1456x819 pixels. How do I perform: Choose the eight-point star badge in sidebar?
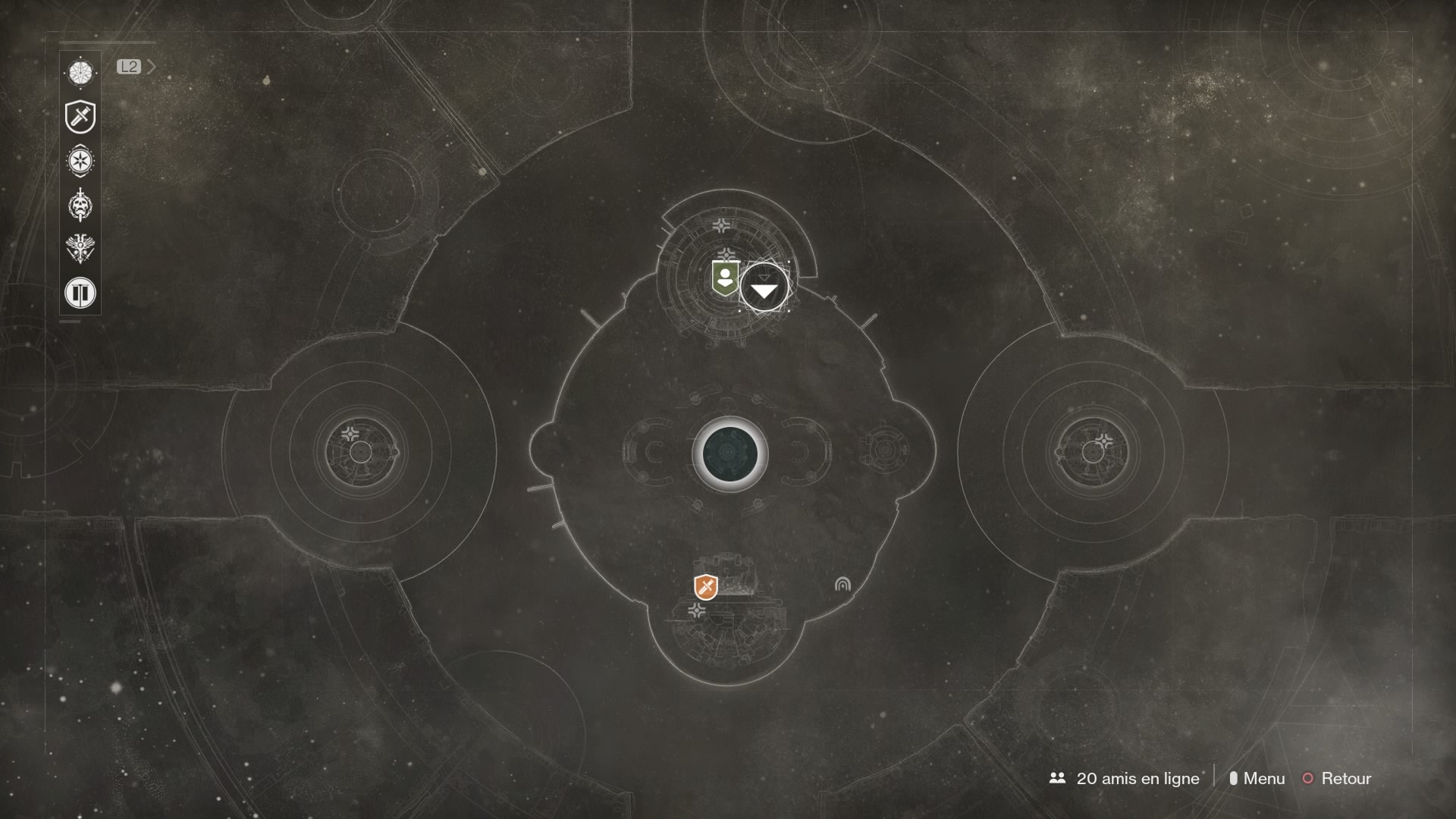coord(80,161)
